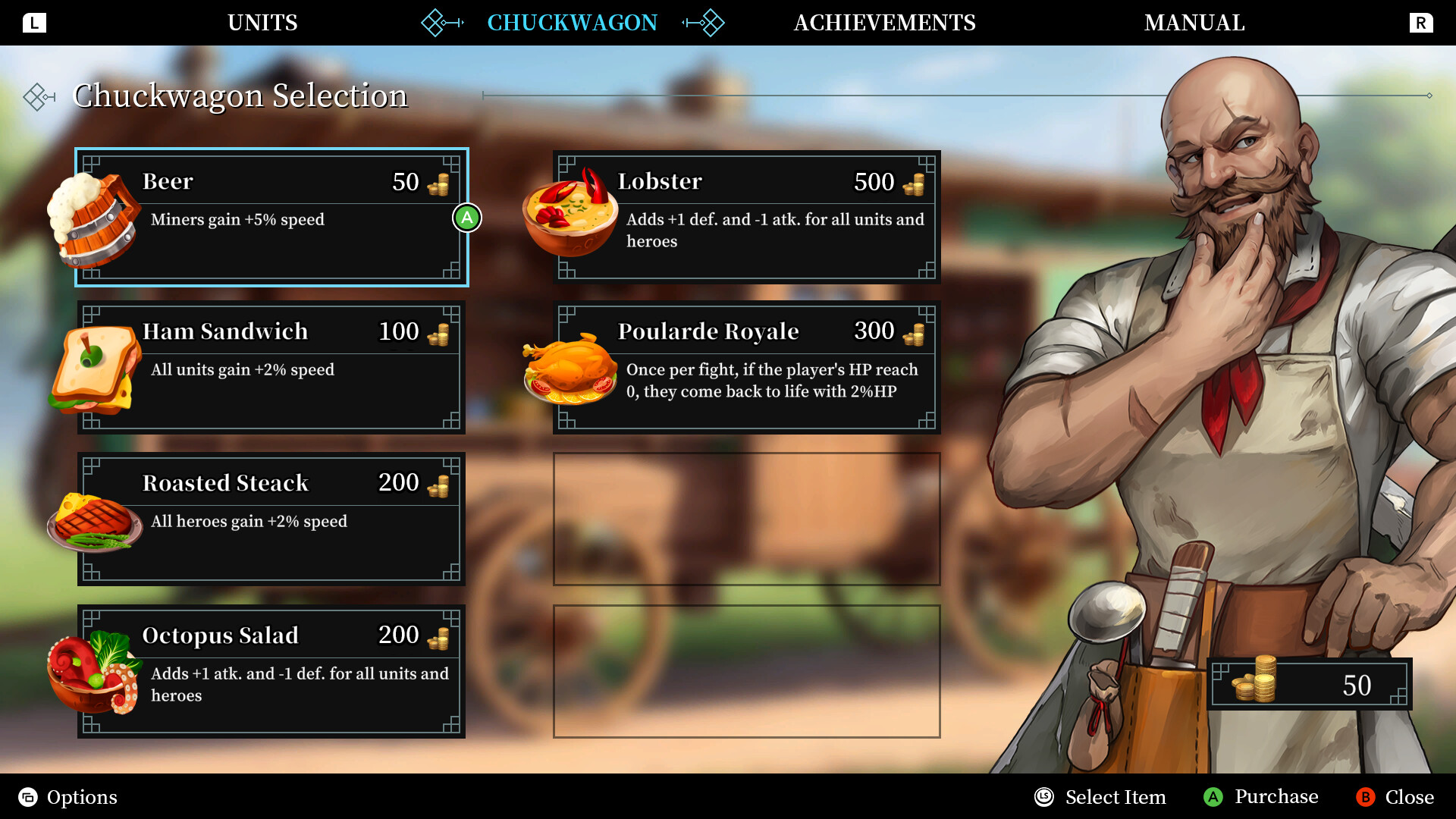This screenshot has height=819, width=1456.
Task: Select the roasted steak plate icon
Action: click(95, 519)
